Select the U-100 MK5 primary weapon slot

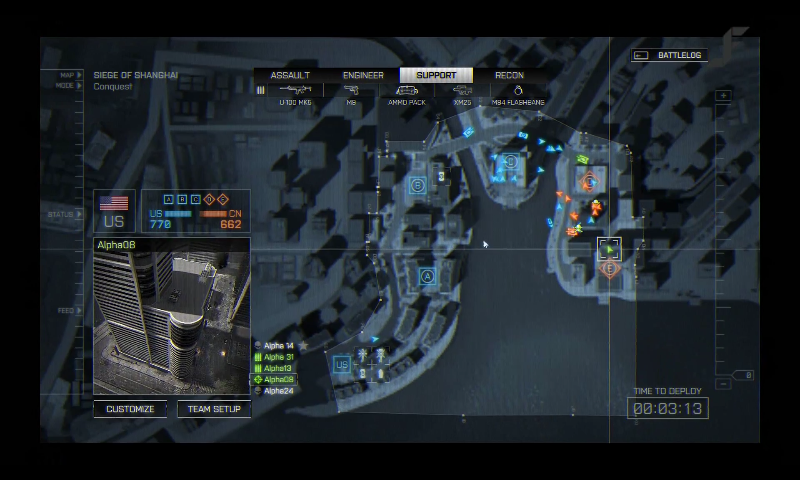295,94
